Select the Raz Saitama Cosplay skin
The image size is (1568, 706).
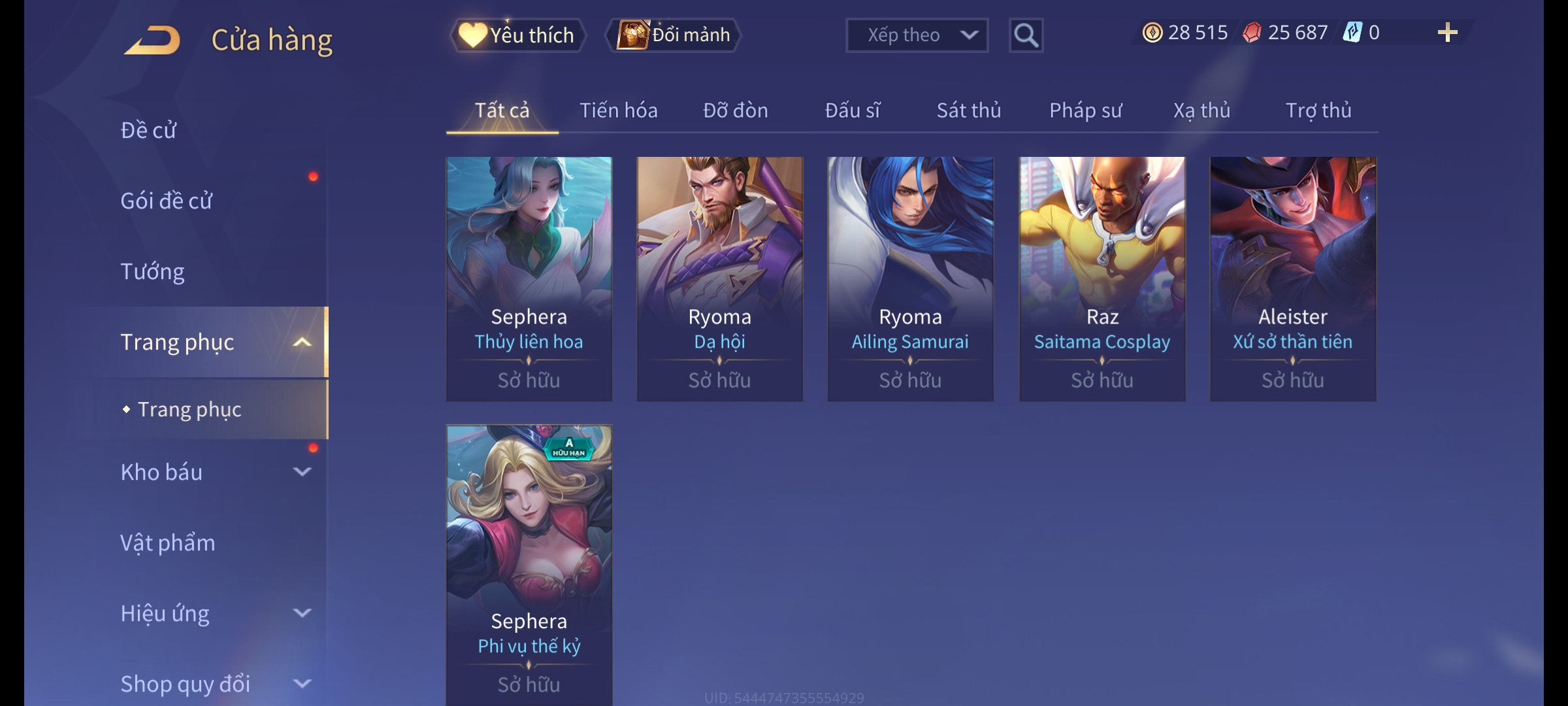tap(1102, 278)
